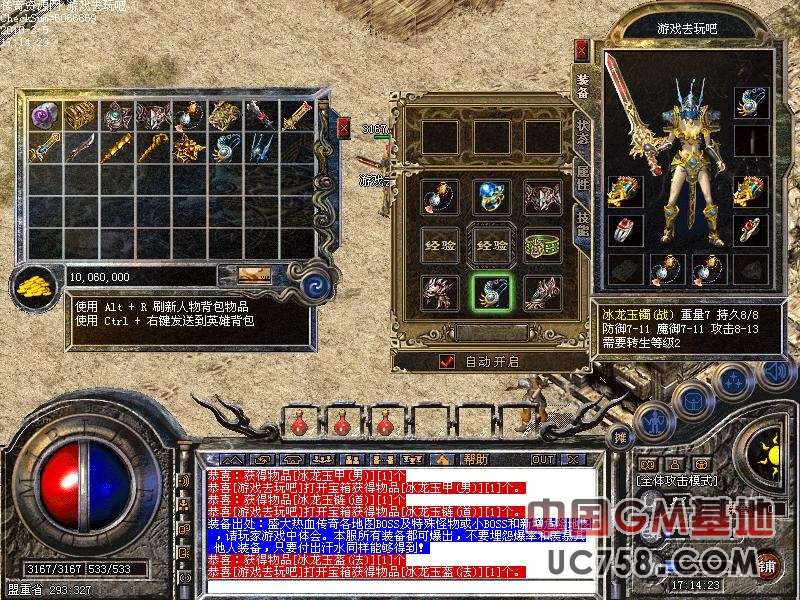Close the inventory bag window

click(343, 127)
